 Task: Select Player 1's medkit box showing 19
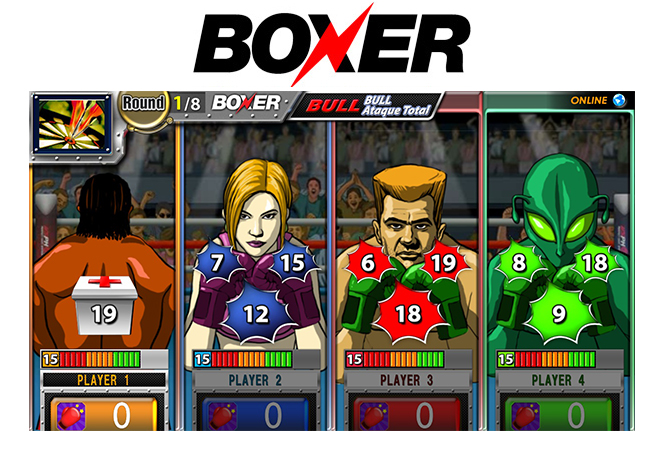pos(104,306)
